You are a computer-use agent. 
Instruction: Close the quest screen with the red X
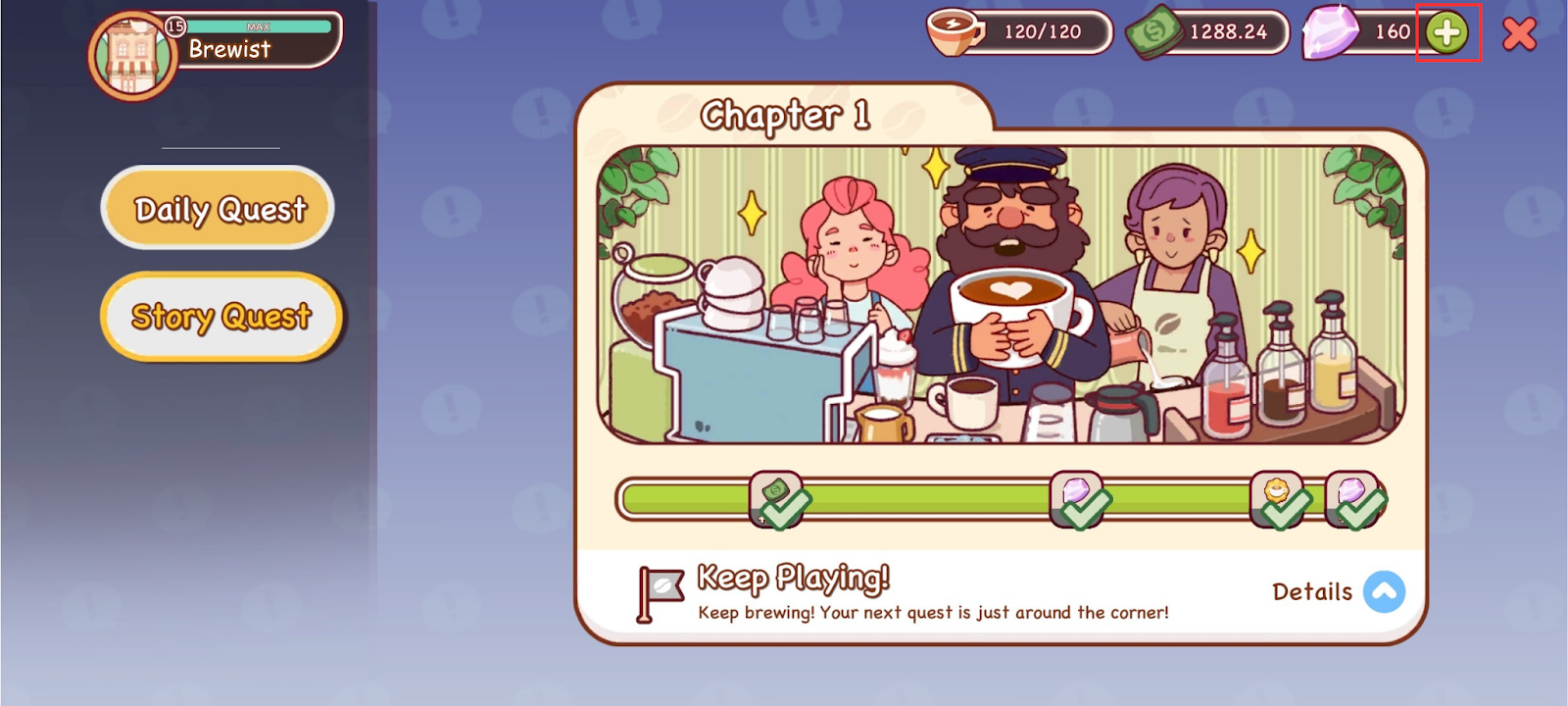pos(1519,34)
